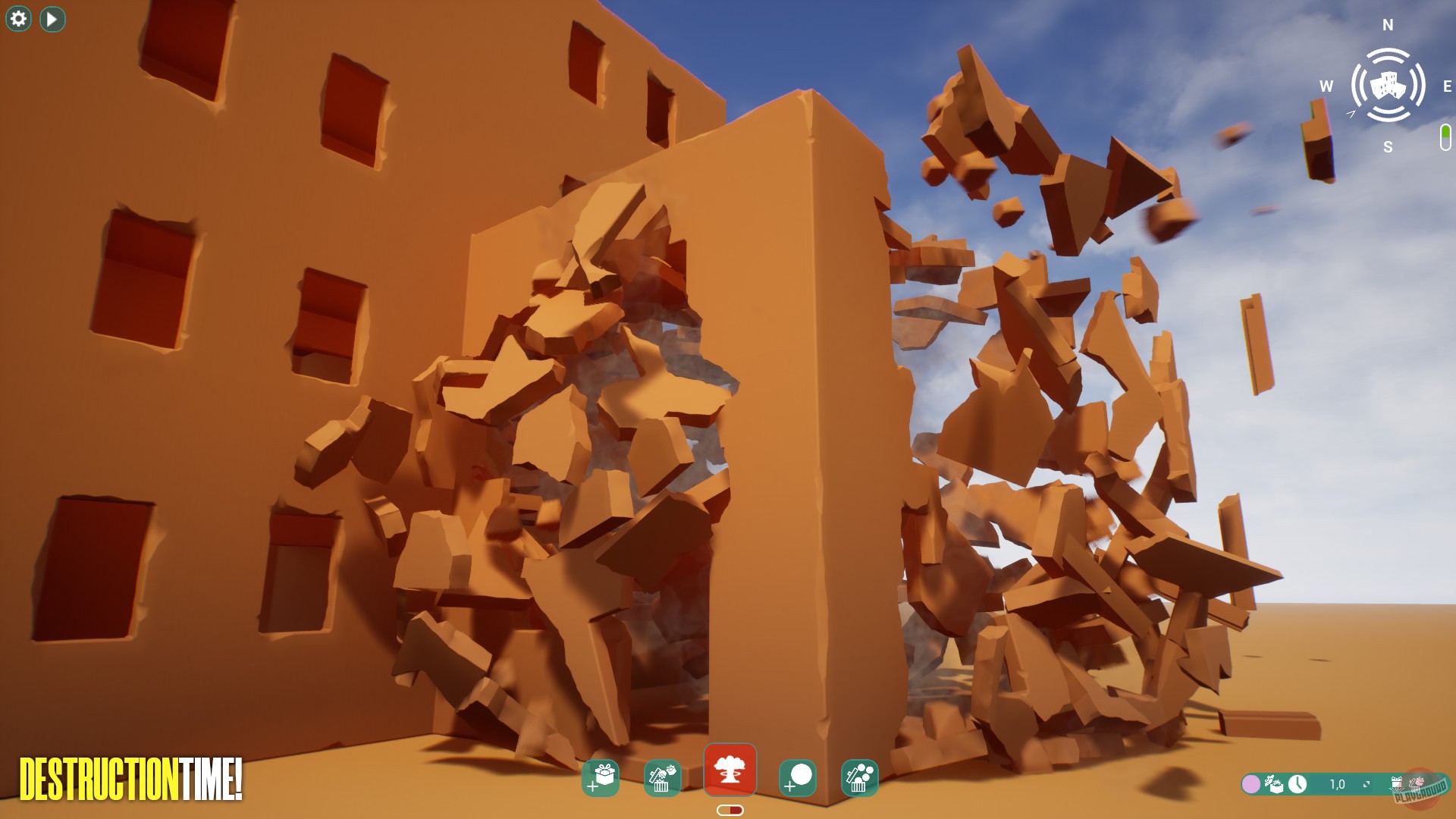Click the clock time icon in bottom bar
Screen dimensions: 1456x819
click(x=1298, y=784)
